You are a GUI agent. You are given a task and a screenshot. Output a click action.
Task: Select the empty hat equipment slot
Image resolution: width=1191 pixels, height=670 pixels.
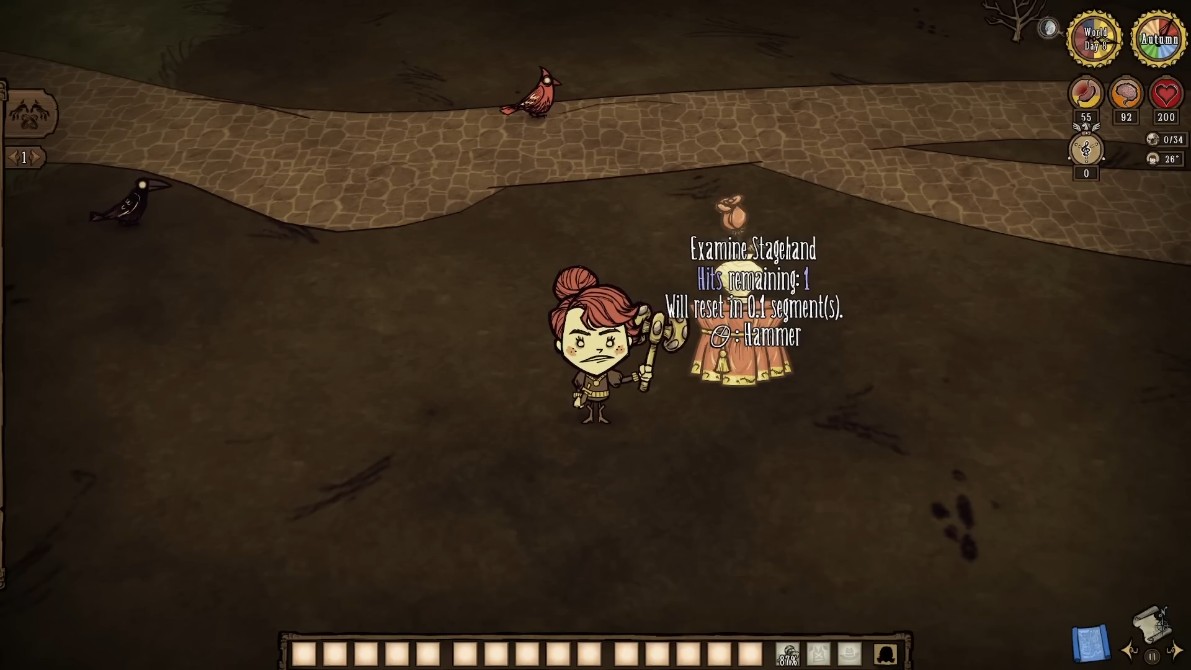pos(849,655)
